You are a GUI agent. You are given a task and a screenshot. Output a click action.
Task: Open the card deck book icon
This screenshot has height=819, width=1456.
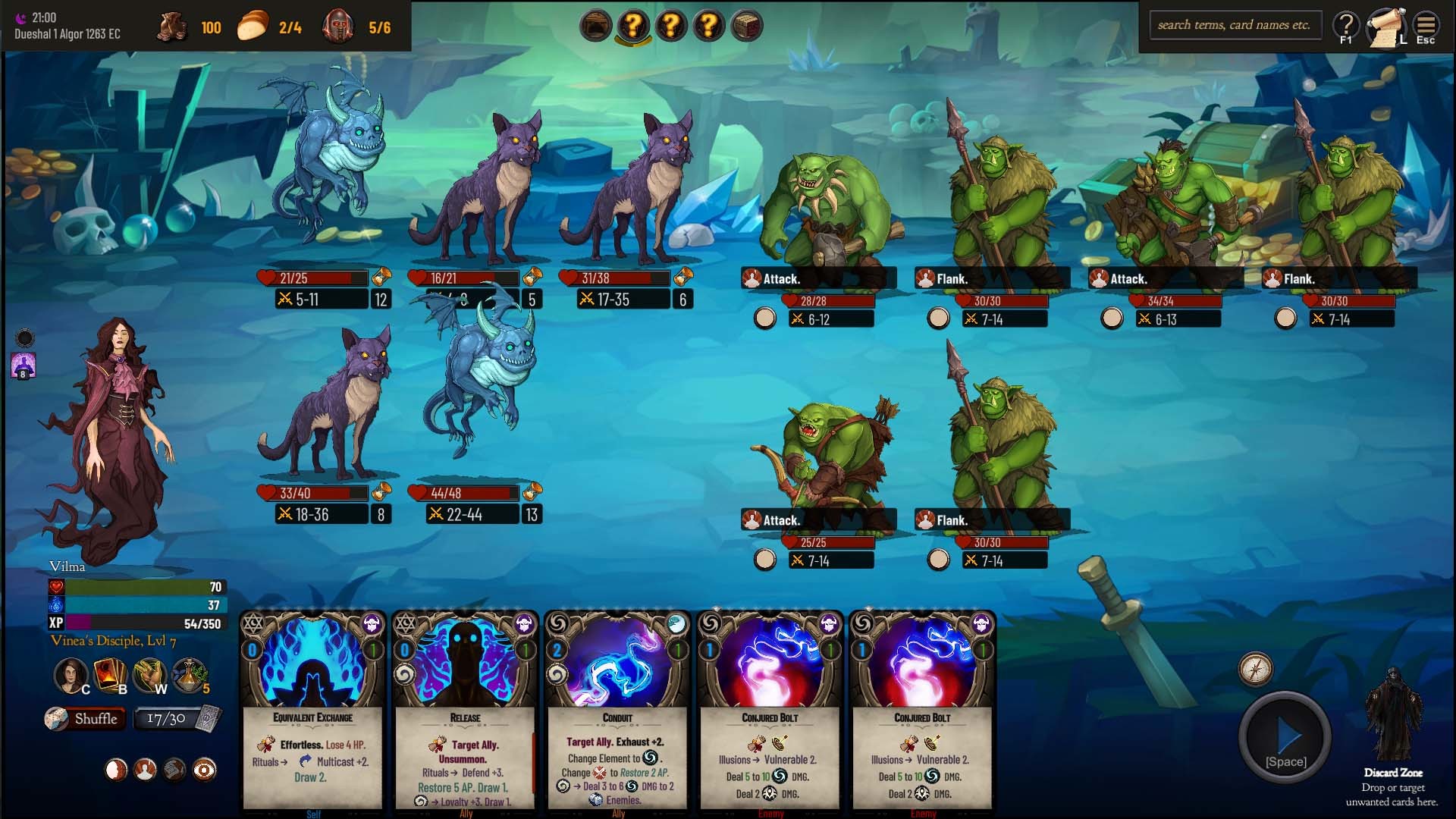point(110,674)
